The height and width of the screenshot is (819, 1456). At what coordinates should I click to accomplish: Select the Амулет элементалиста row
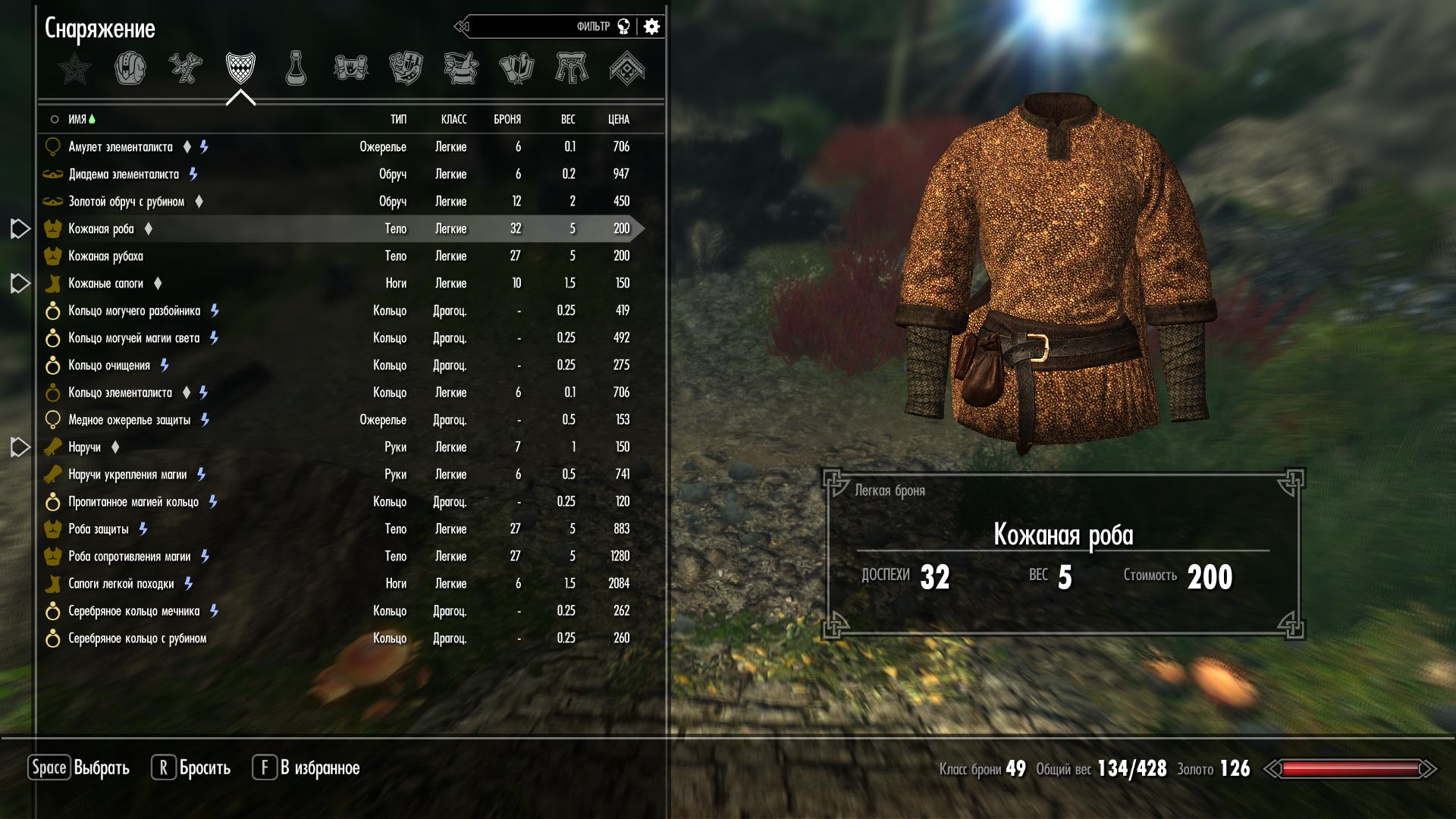121,147
